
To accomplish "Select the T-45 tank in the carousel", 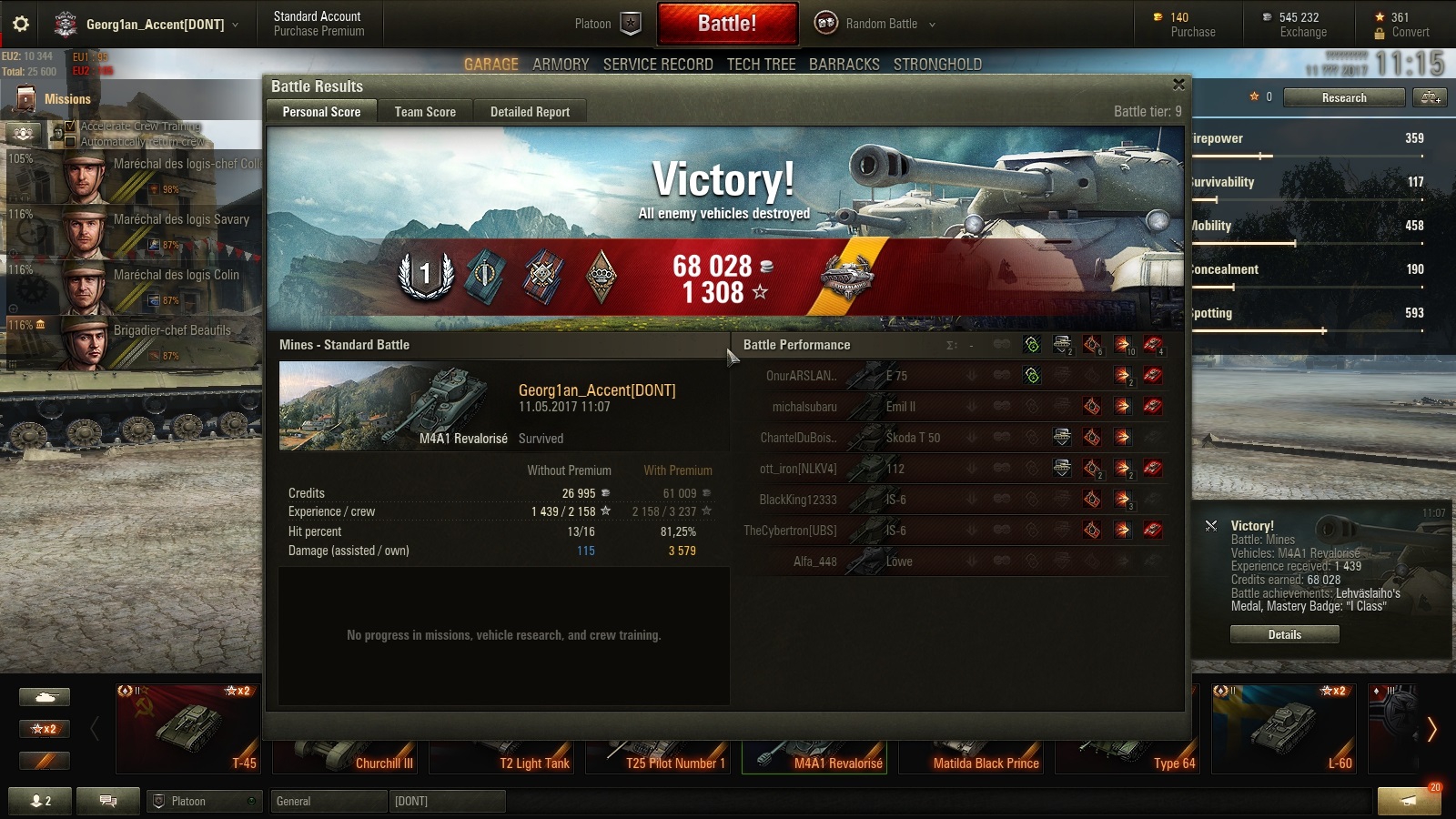I will click(188, 729).
